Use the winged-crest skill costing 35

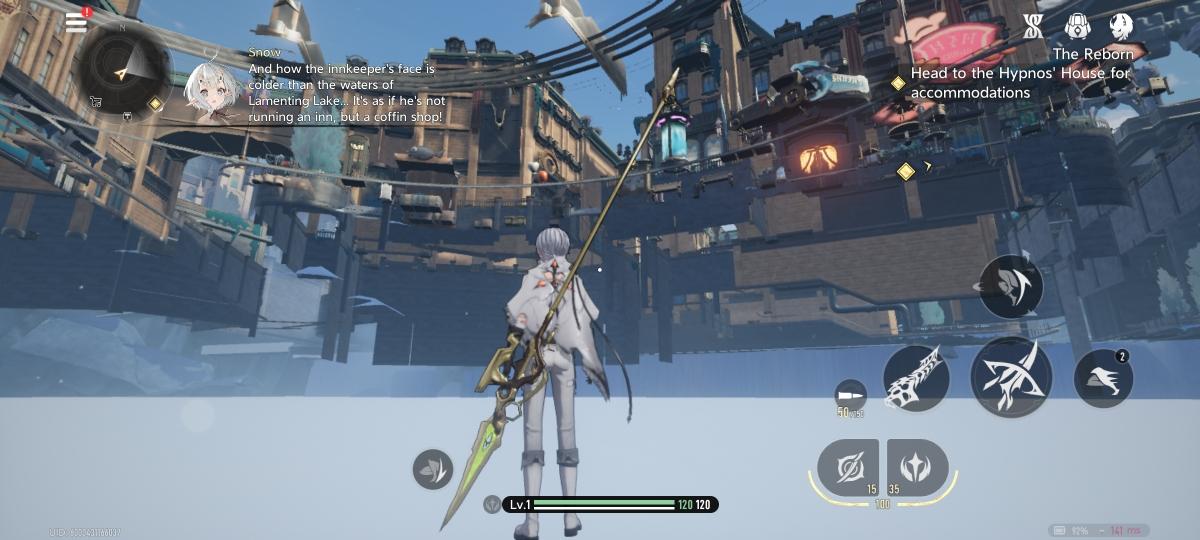917,467
